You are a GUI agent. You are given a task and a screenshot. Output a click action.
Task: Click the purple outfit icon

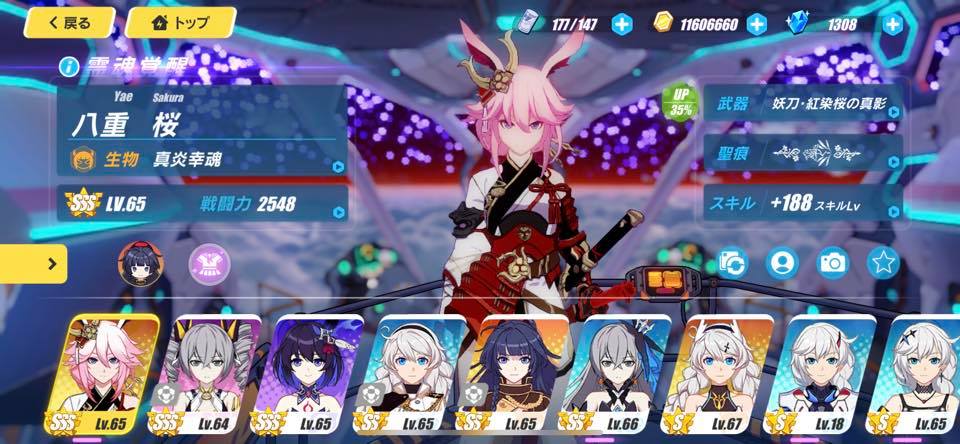210,264
